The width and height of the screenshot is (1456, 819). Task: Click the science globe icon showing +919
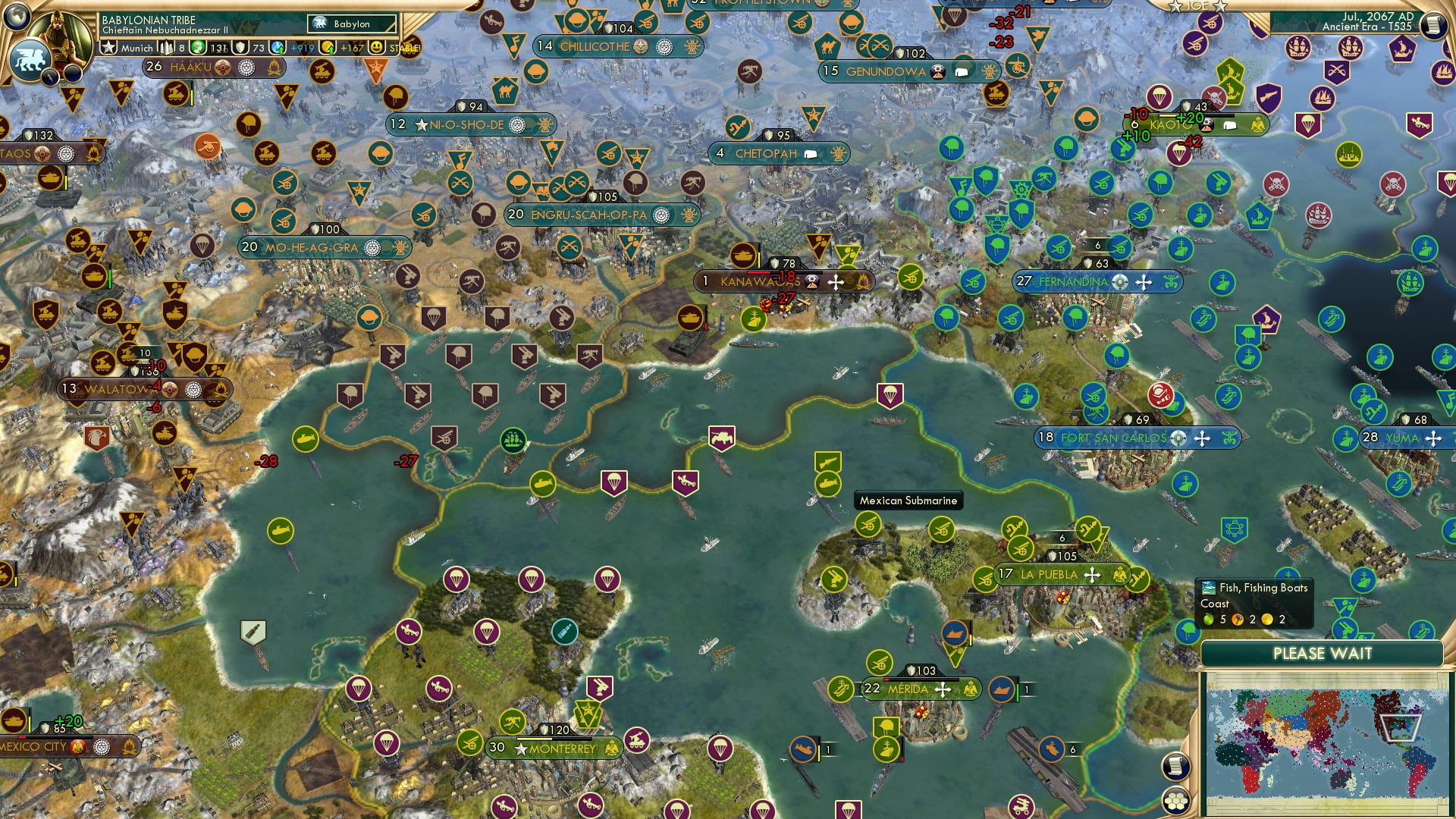279,47
